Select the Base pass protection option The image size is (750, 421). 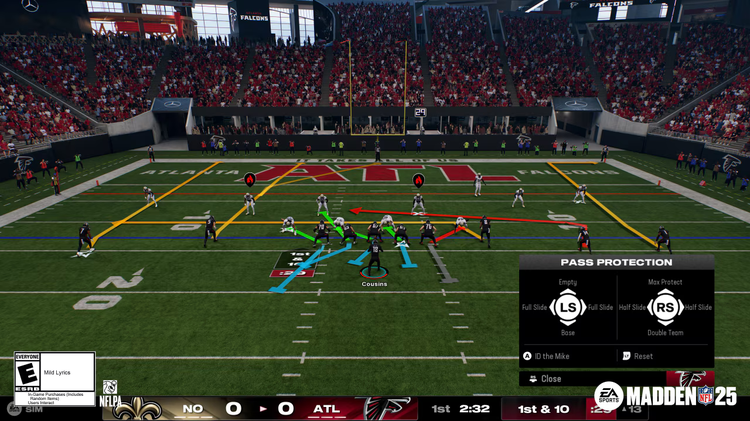[567, 333]
